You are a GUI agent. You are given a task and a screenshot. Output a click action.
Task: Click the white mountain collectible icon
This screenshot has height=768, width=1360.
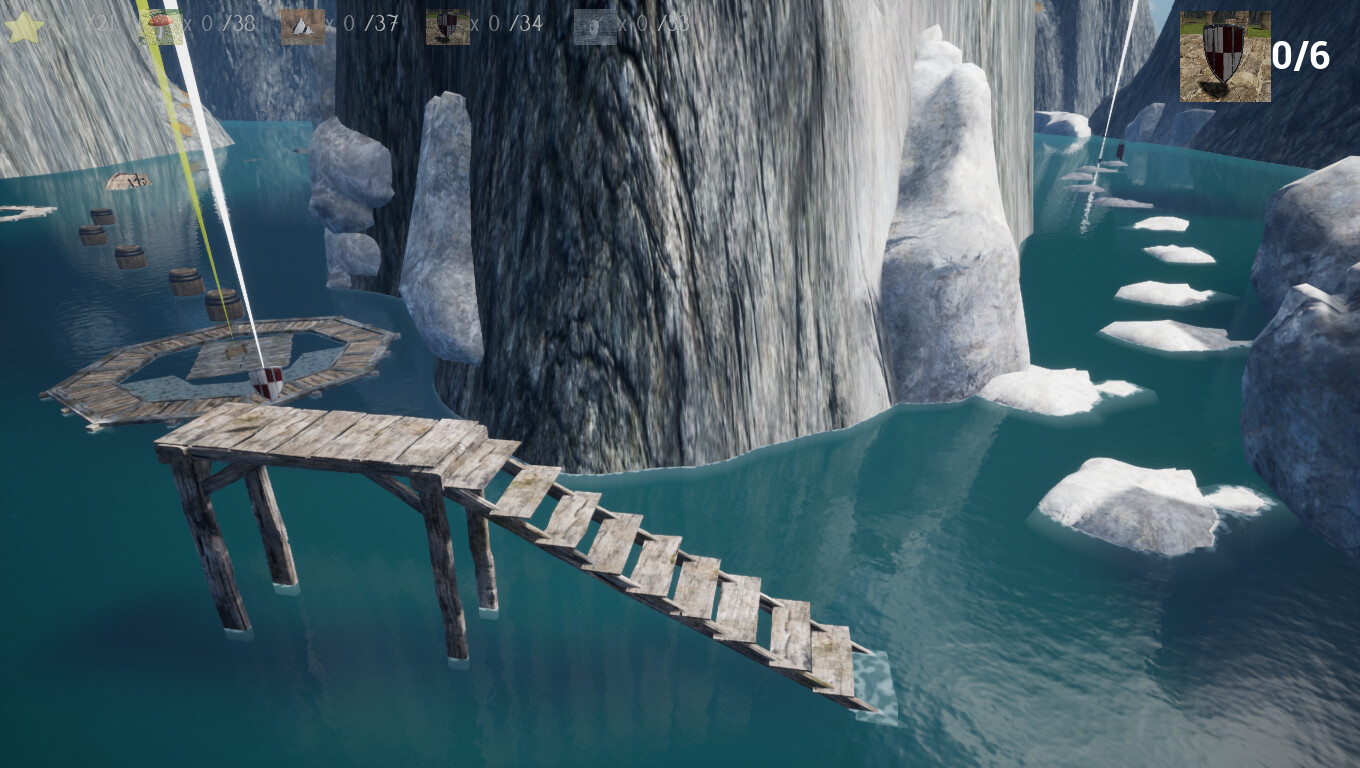305,26
